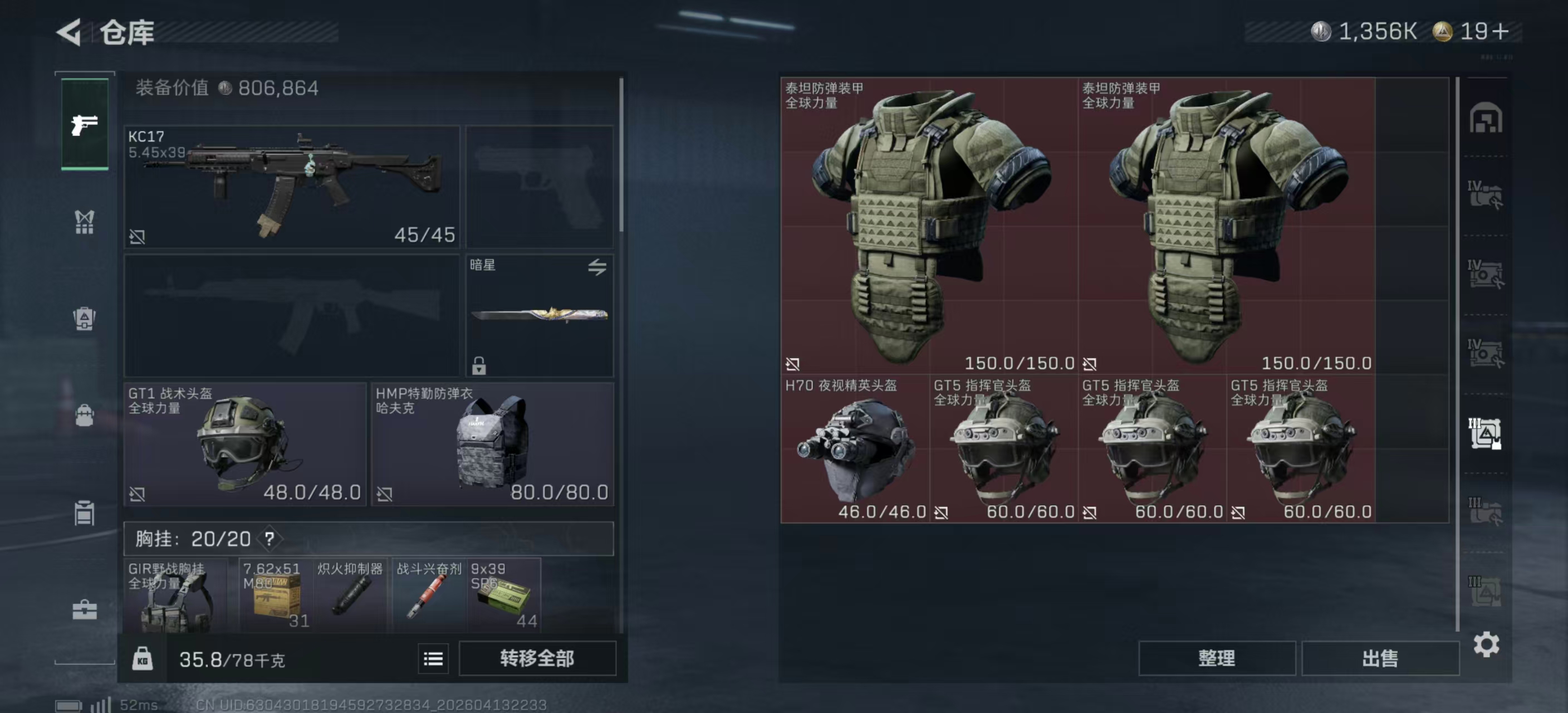Click the 出售 sell button

[x=1380, y=658]
